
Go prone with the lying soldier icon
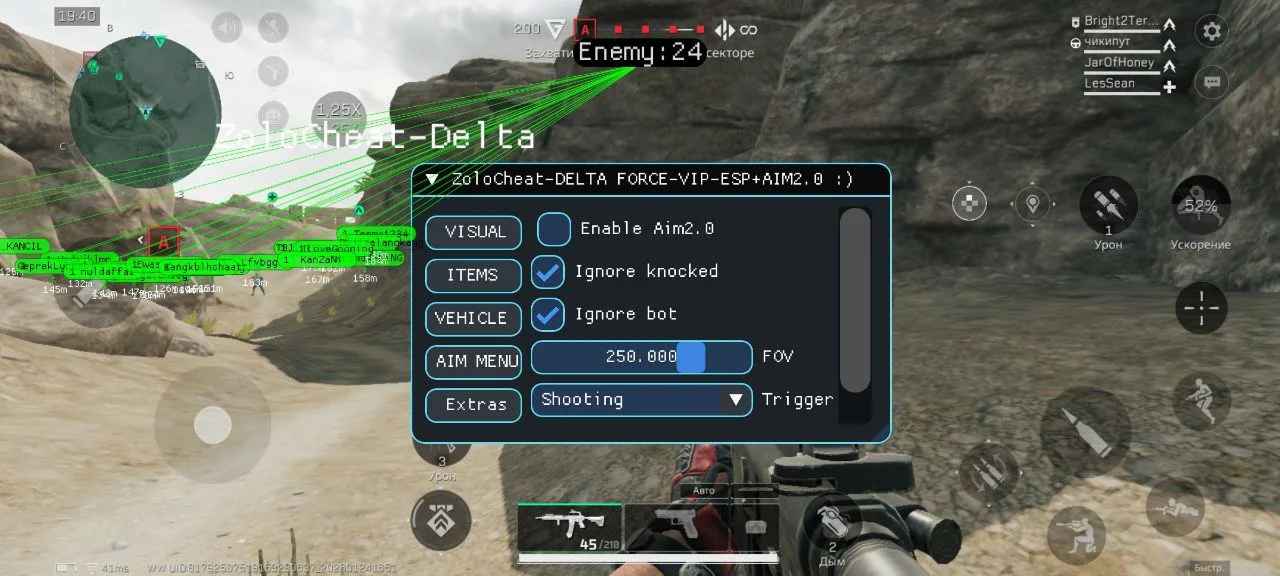[x=1175, y=508]
